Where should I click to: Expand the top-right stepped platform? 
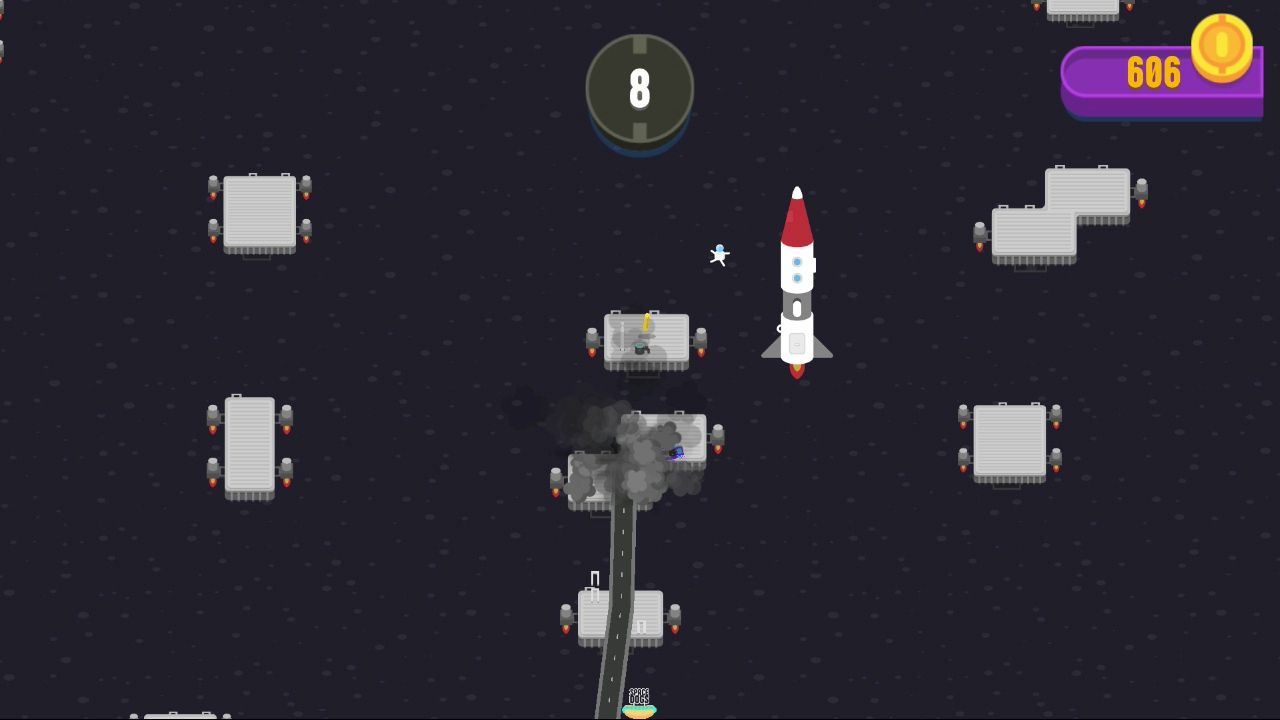point(1062,210)
